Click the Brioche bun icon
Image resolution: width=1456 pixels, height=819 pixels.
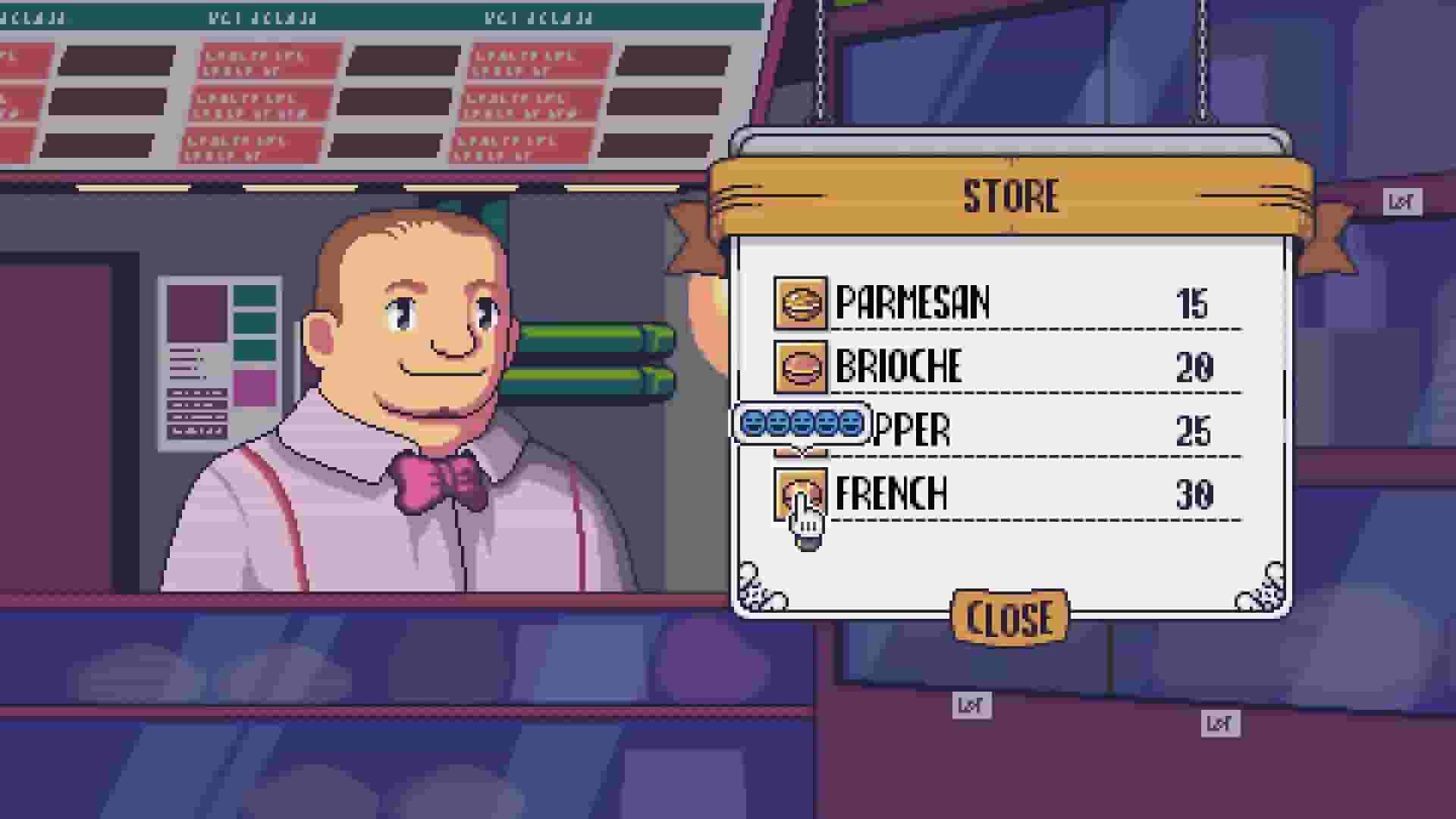(x=800, y=366)
